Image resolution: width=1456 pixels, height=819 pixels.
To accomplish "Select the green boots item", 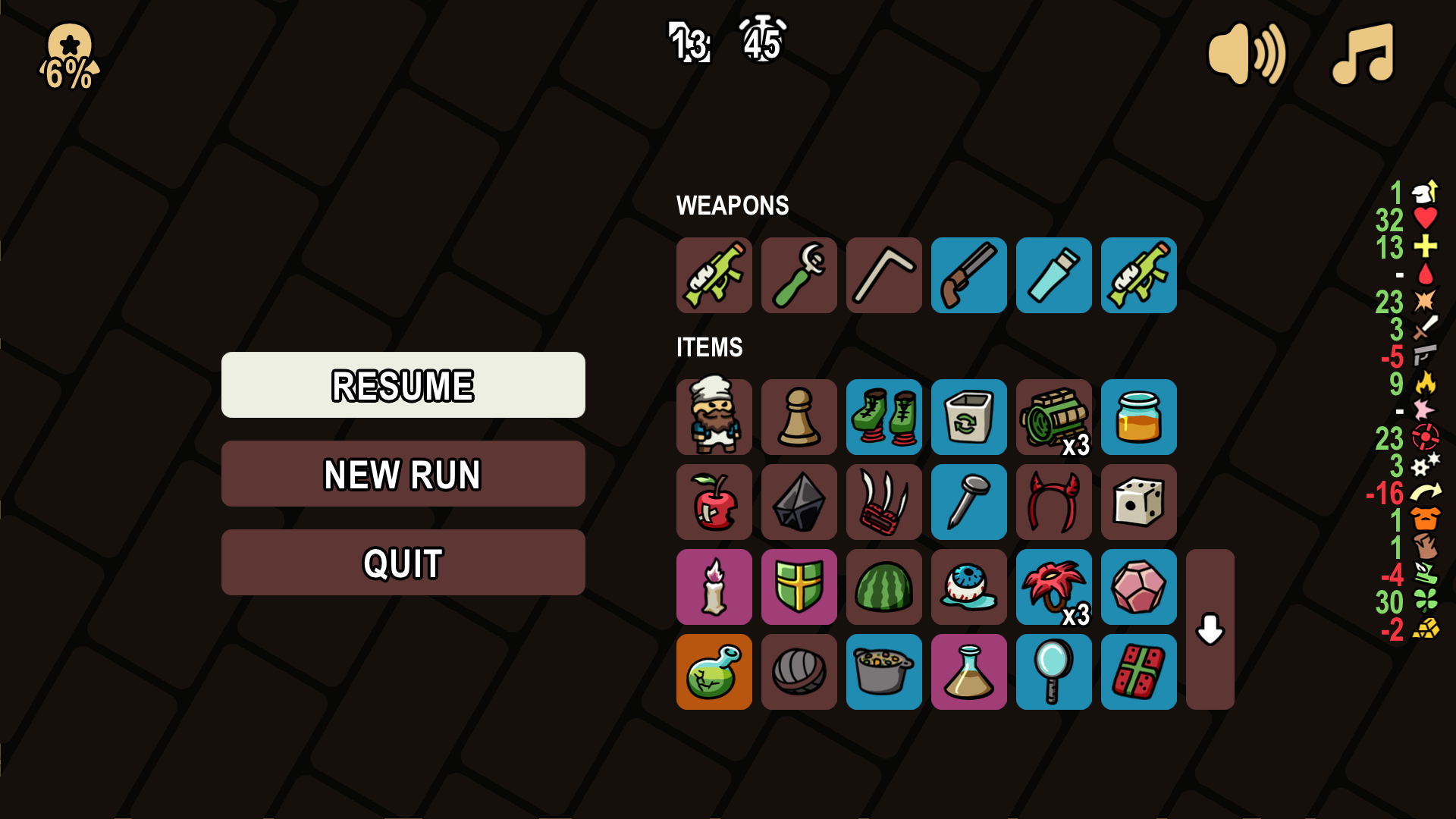I will point(884,417).
